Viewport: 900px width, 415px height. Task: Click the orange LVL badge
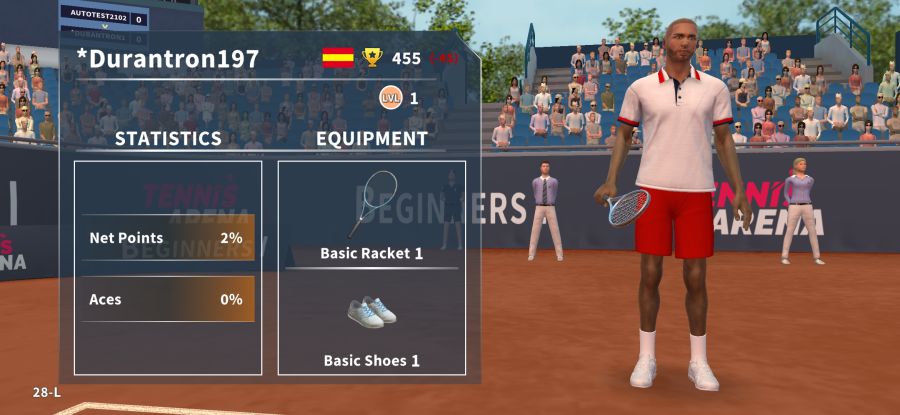pos(390,98)
